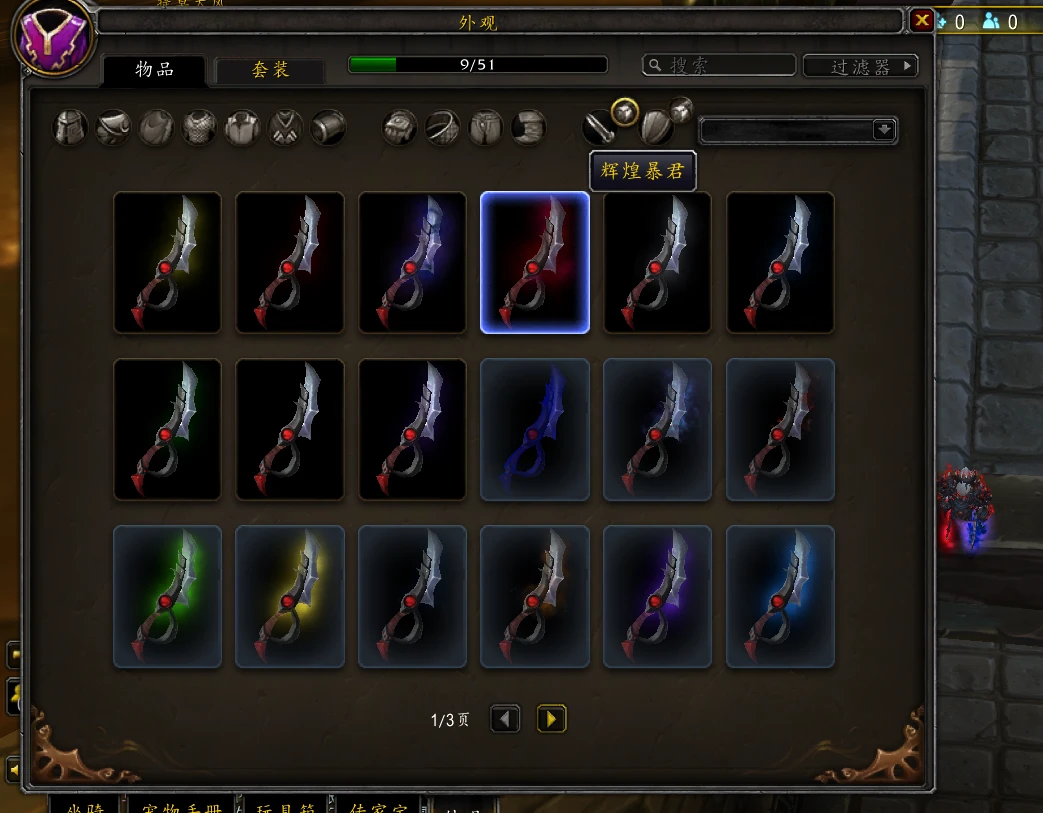Screen dimensions: 1043x813
Task: Select the highlighted red-glow dagger appearance
Action: [x=535, y=262]
